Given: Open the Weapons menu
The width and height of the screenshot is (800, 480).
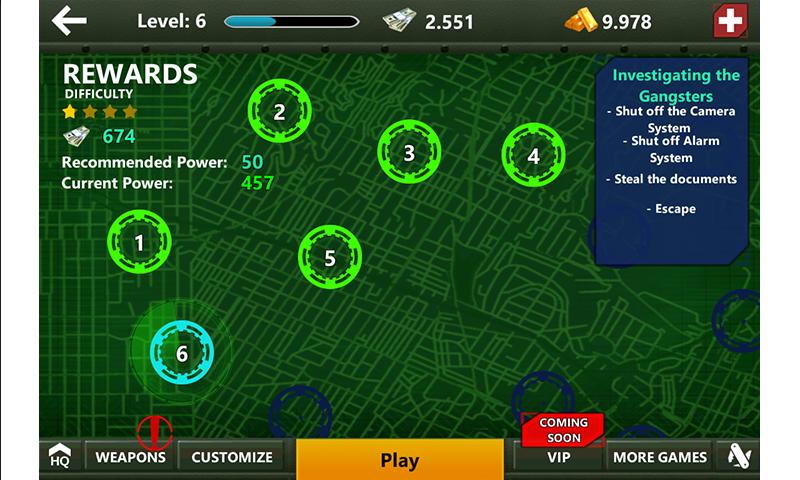Looking at the screenshot, I should pyautogui.click(x=130, y=457).
